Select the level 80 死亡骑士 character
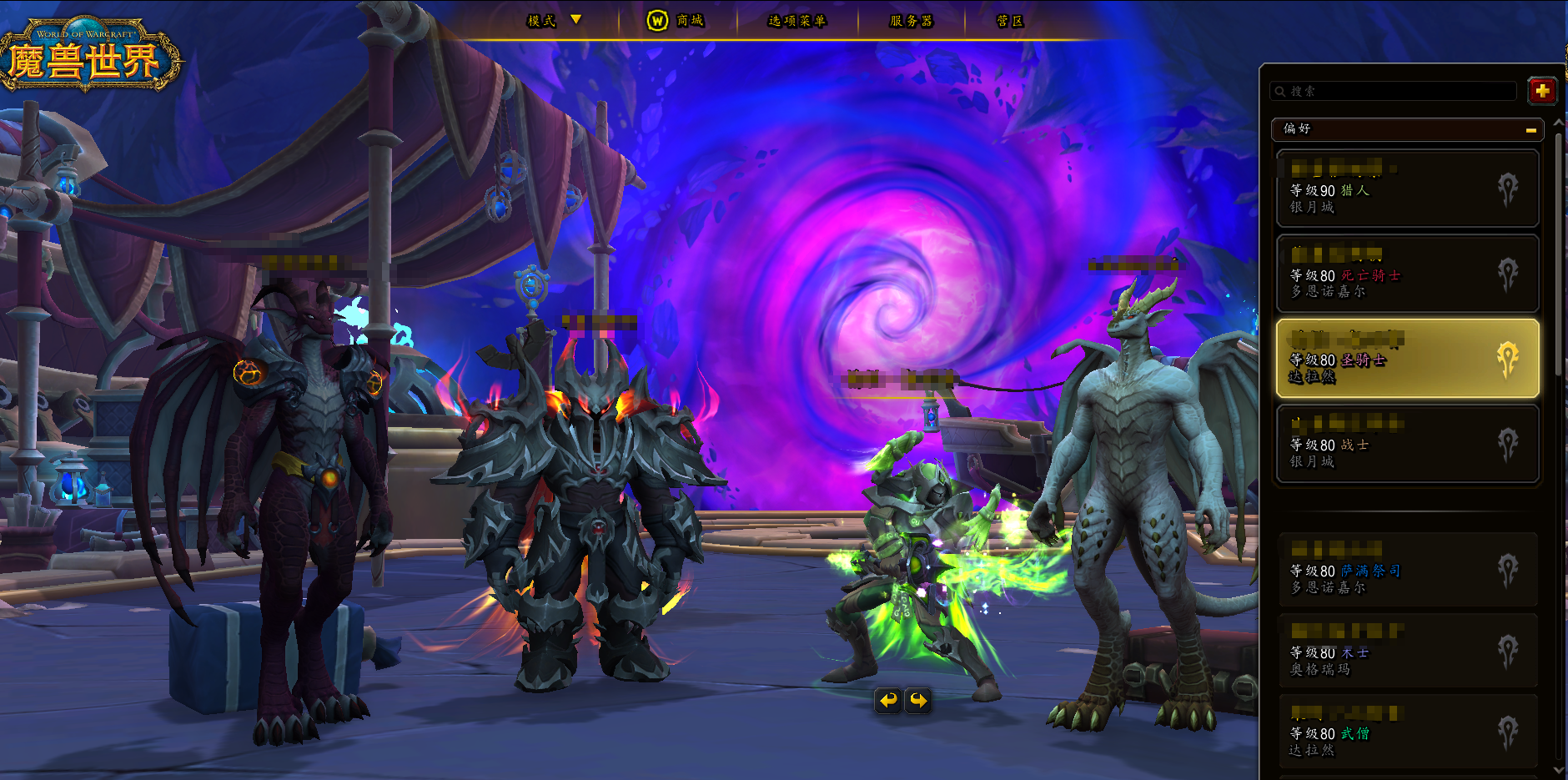The image size is (1568, 780). click(x=1407, y=274)
